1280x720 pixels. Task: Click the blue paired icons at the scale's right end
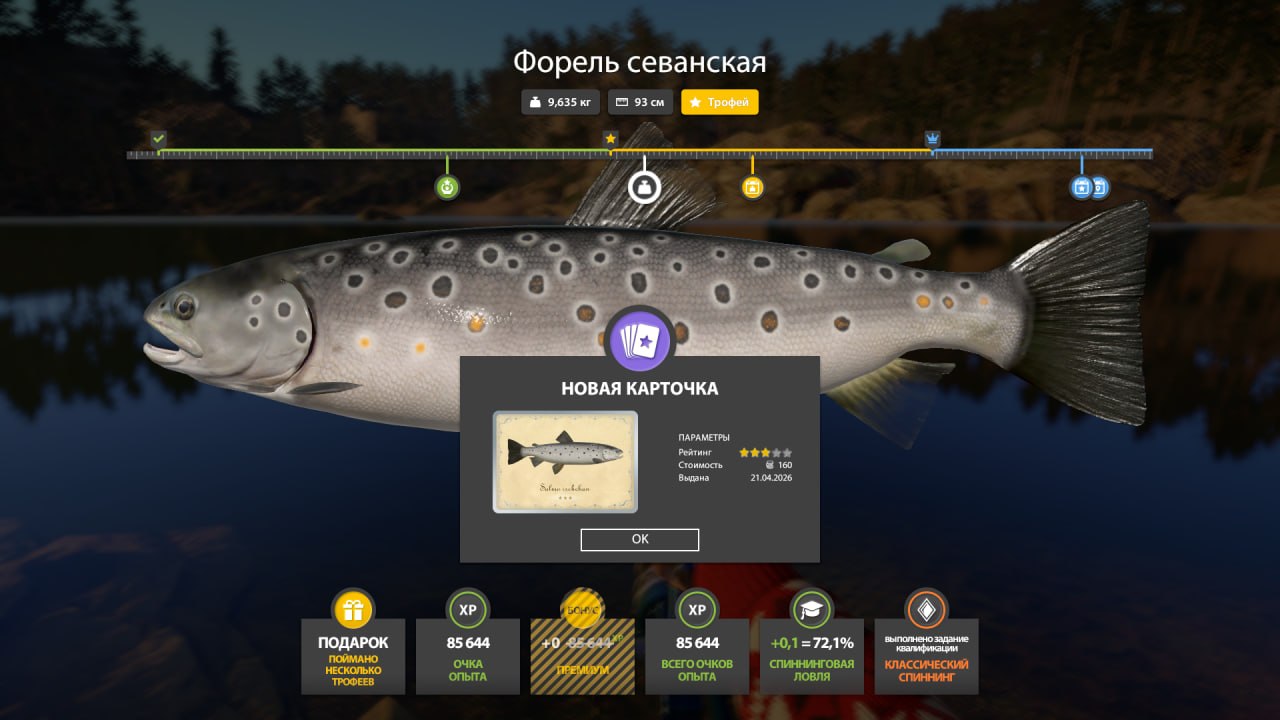click(1089, 187)
